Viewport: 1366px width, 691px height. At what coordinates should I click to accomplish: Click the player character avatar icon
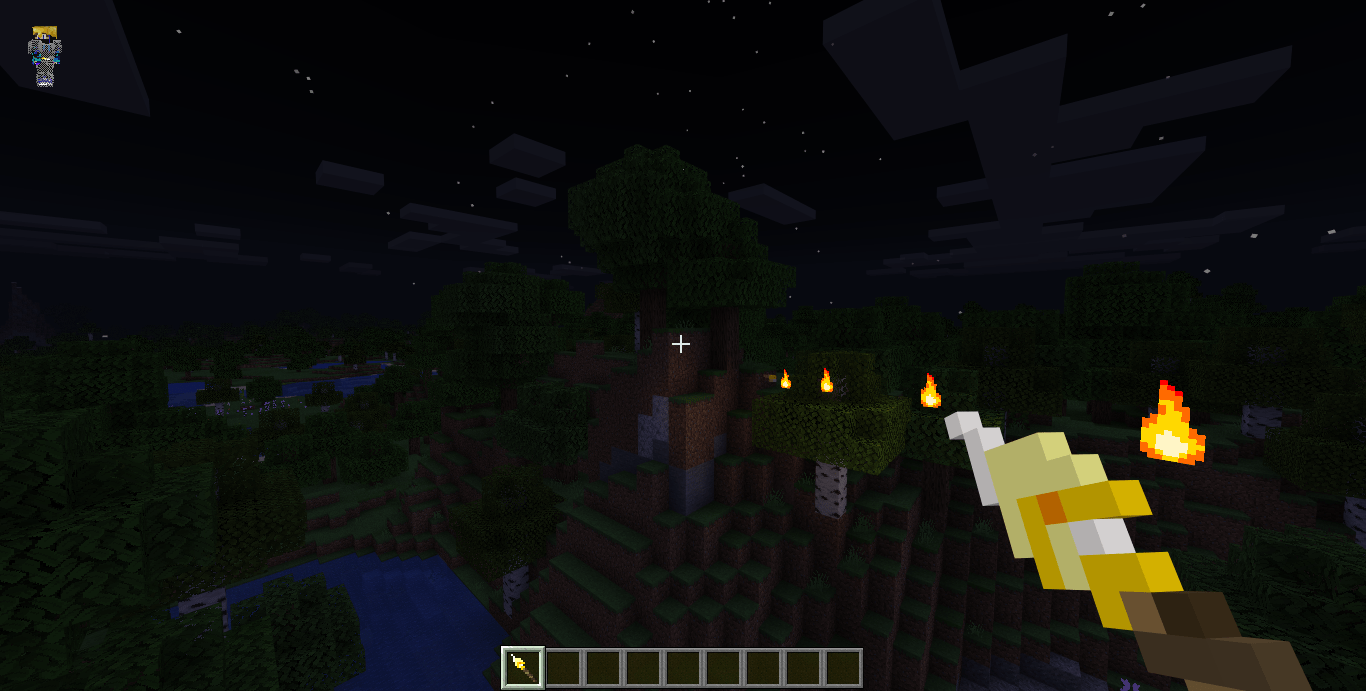[44, 56]
